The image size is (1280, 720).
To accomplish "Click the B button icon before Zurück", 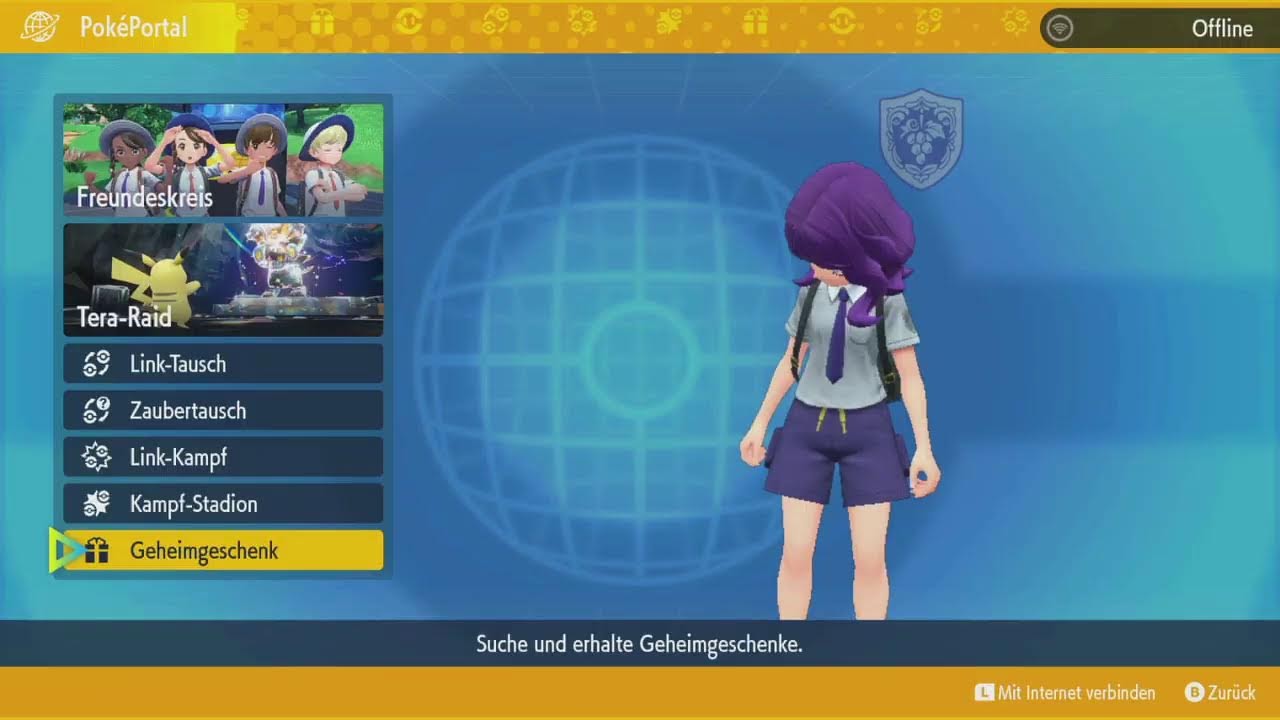I will click(x=1194, y=692).
